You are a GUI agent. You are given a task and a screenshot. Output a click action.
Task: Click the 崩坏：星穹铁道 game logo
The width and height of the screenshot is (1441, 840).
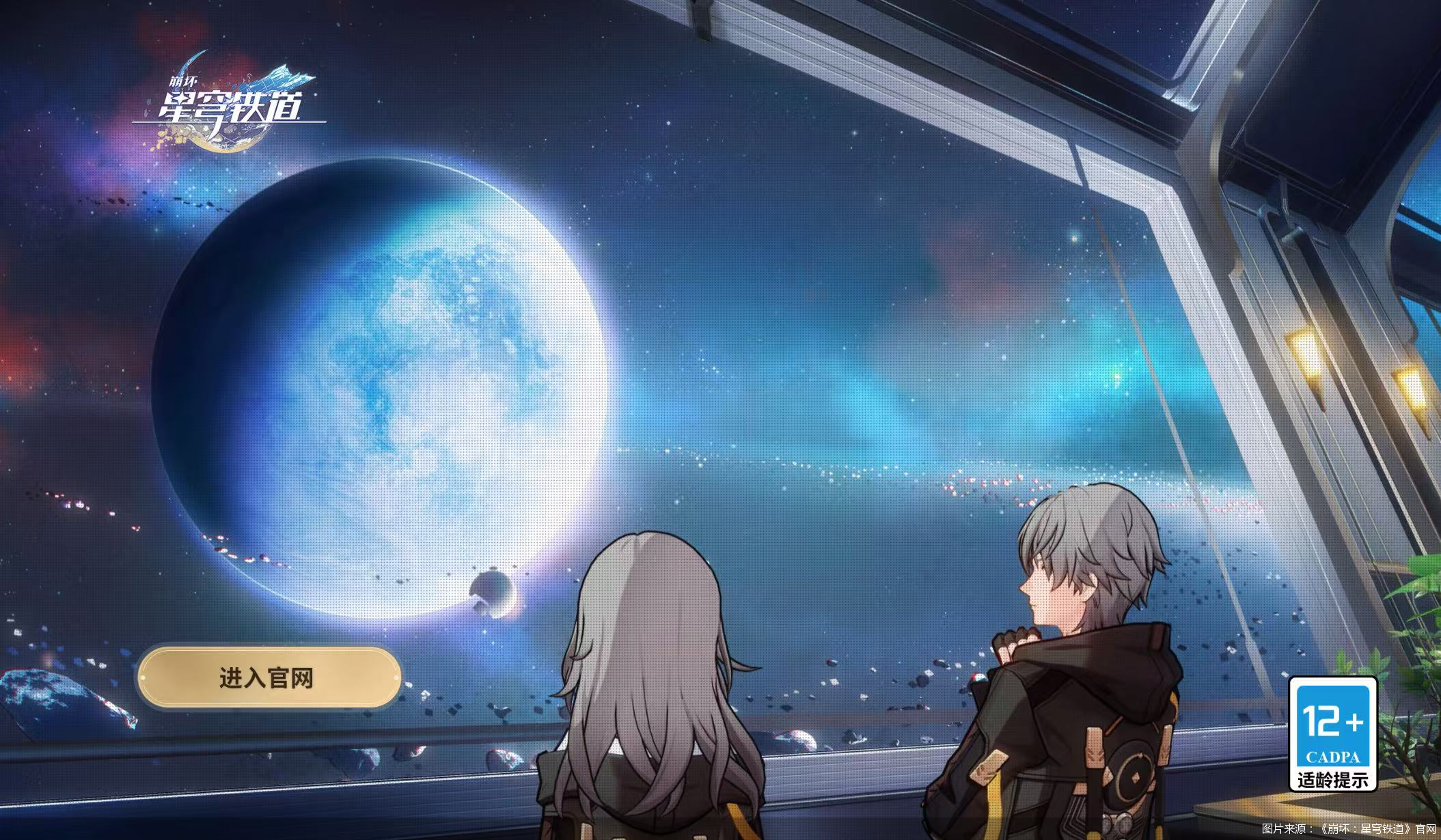(229, 104)
